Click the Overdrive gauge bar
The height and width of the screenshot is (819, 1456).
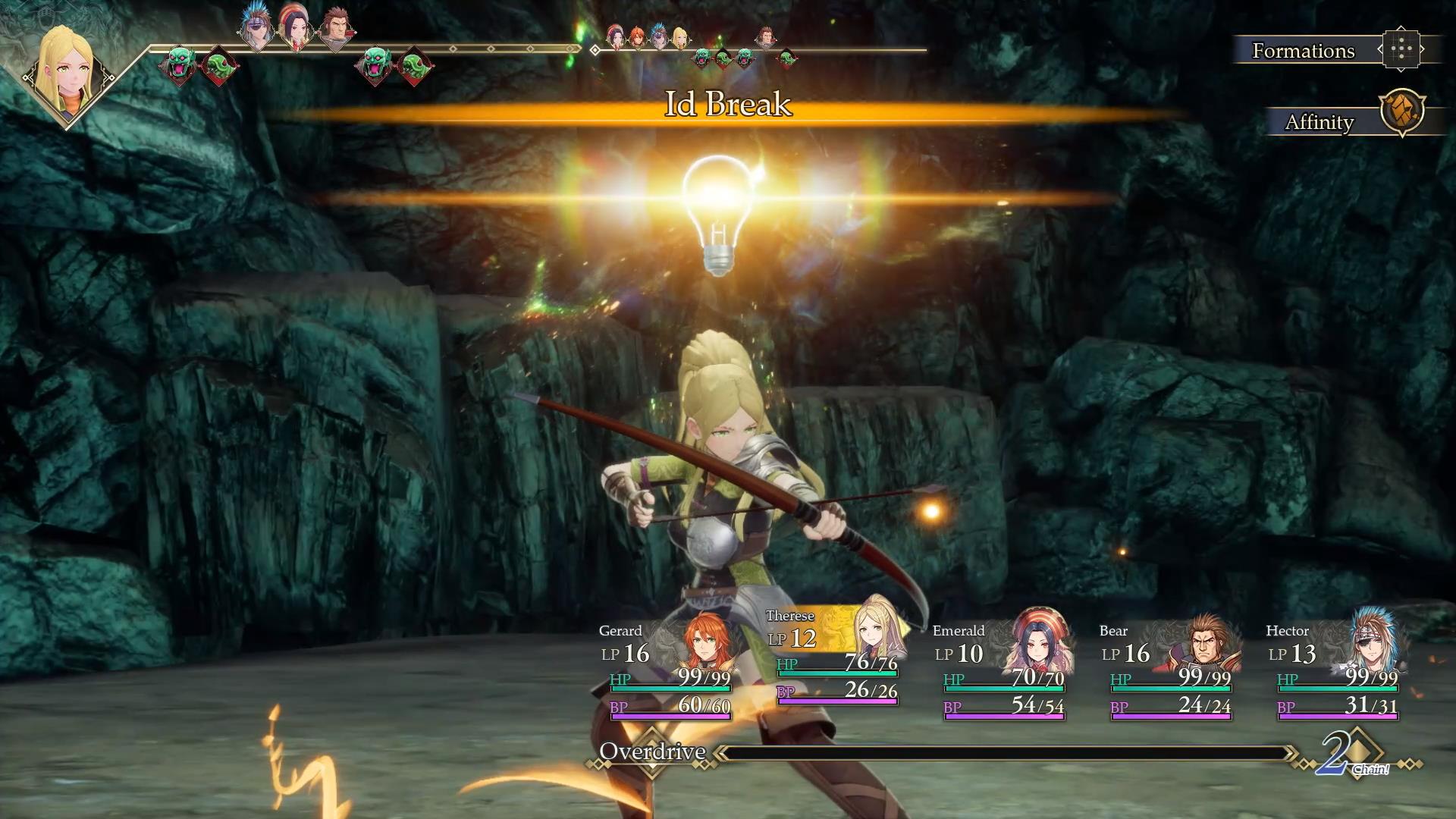(1001, 753)
